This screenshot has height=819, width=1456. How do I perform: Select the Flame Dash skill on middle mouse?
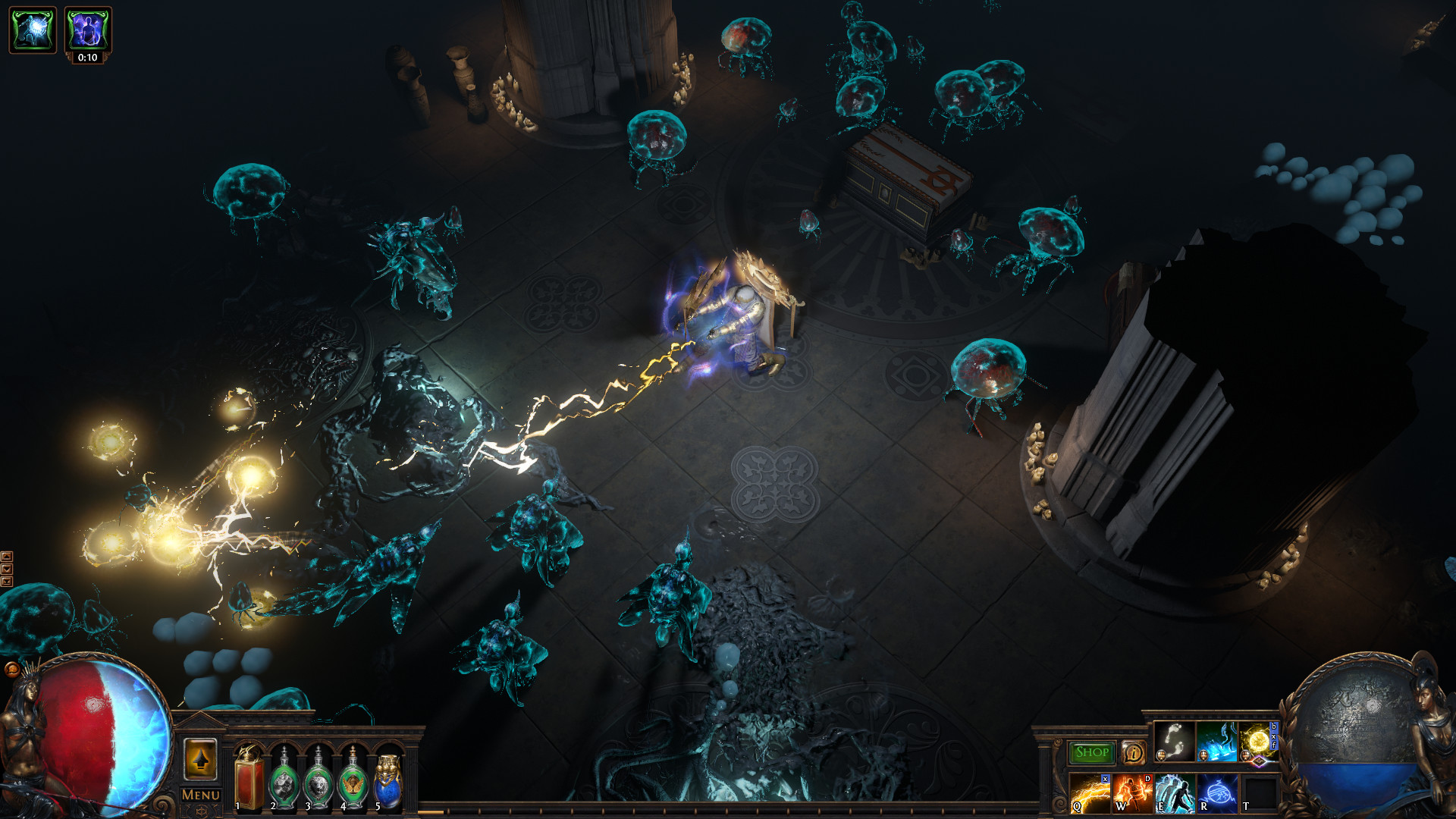[1217, 742]
